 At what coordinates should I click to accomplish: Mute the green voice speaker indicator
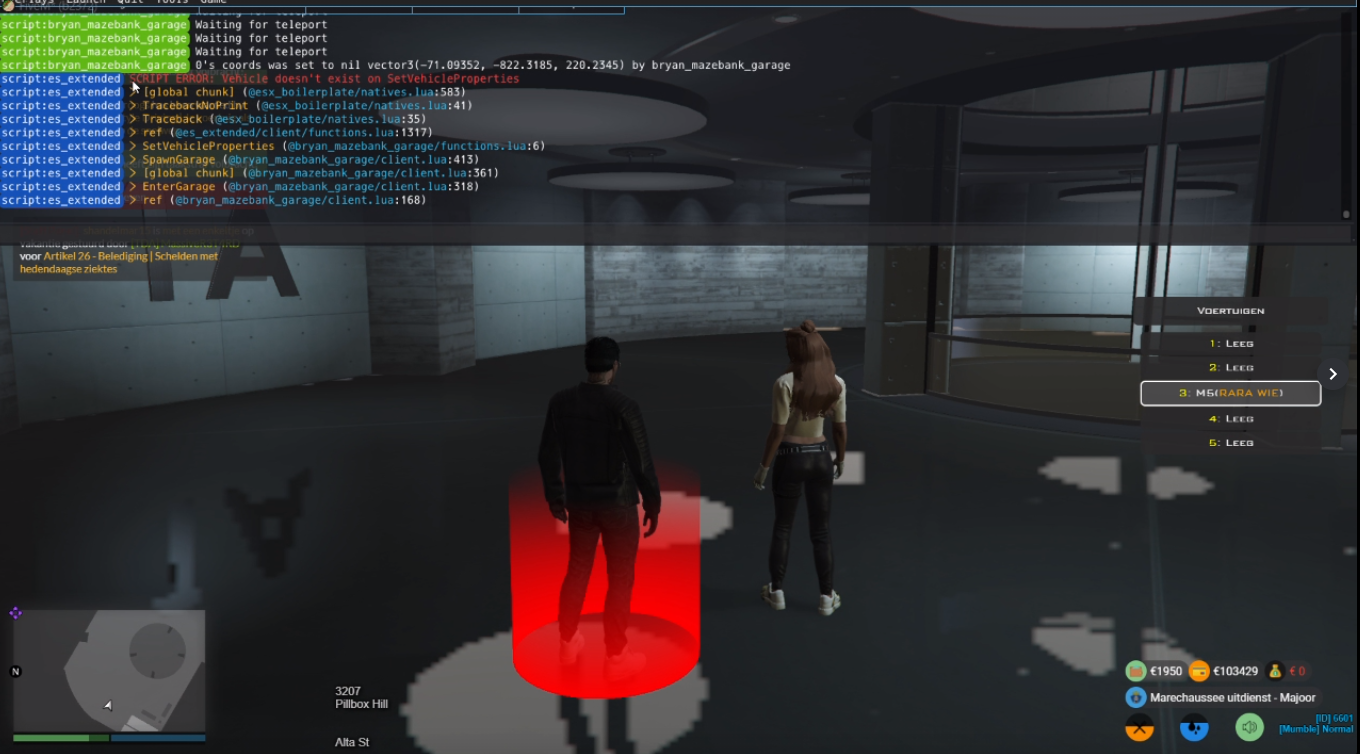(1250, 727)
